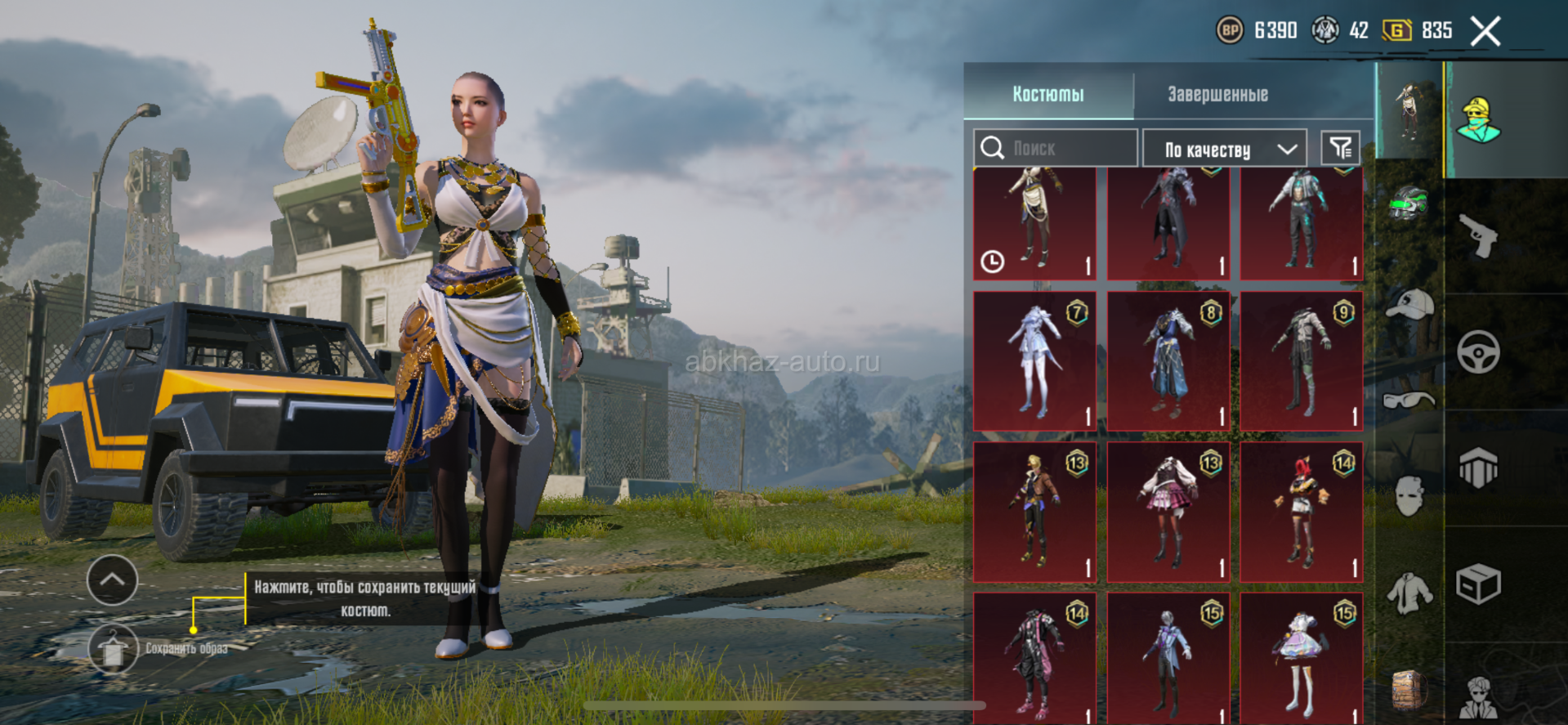Viewport: 1568px width, 725px height.
Task: Choose the costume marked with a clock icon
Action: (1034, 222)
